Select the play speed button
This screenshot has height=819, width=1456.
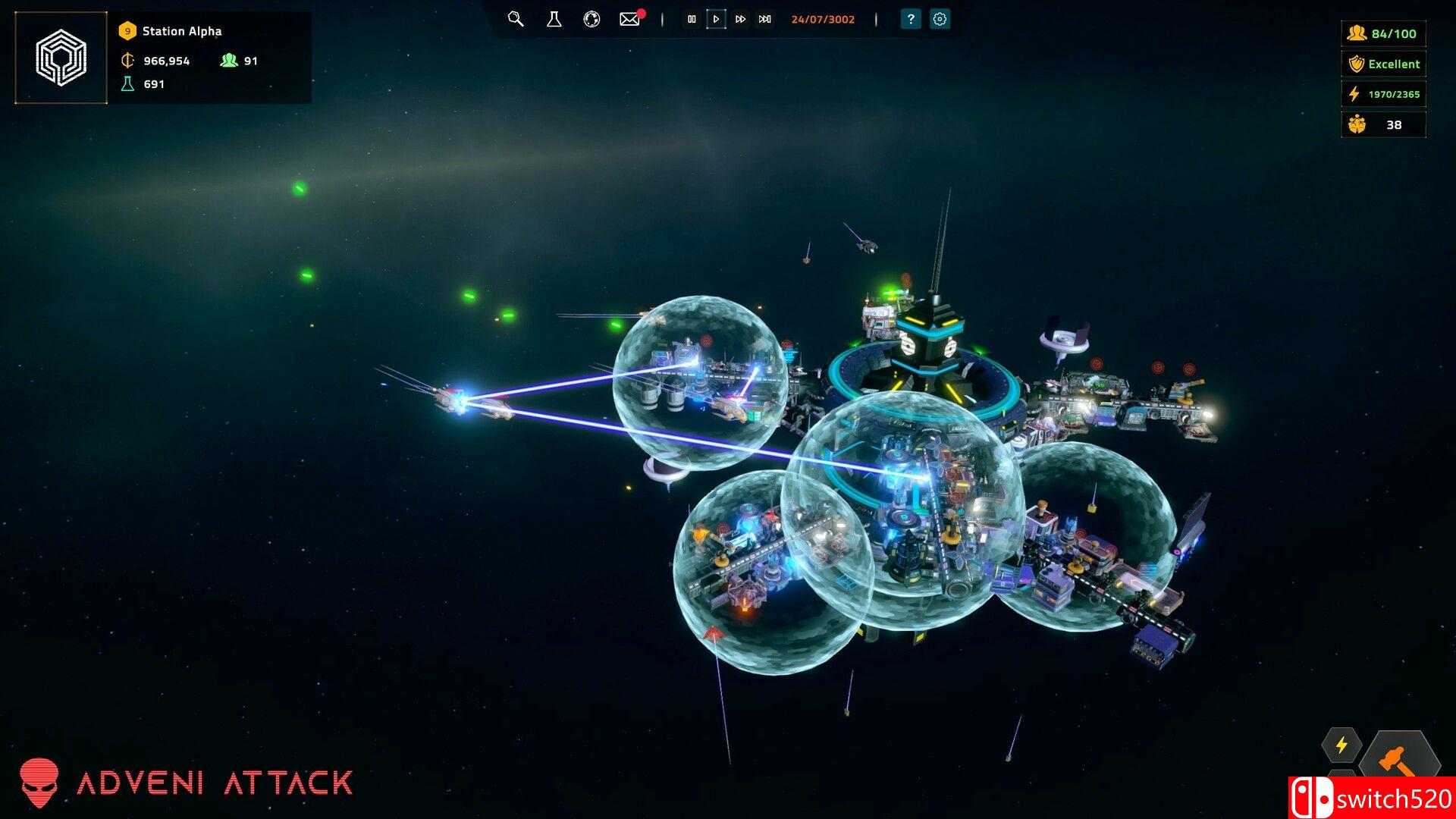coord(716,20)
